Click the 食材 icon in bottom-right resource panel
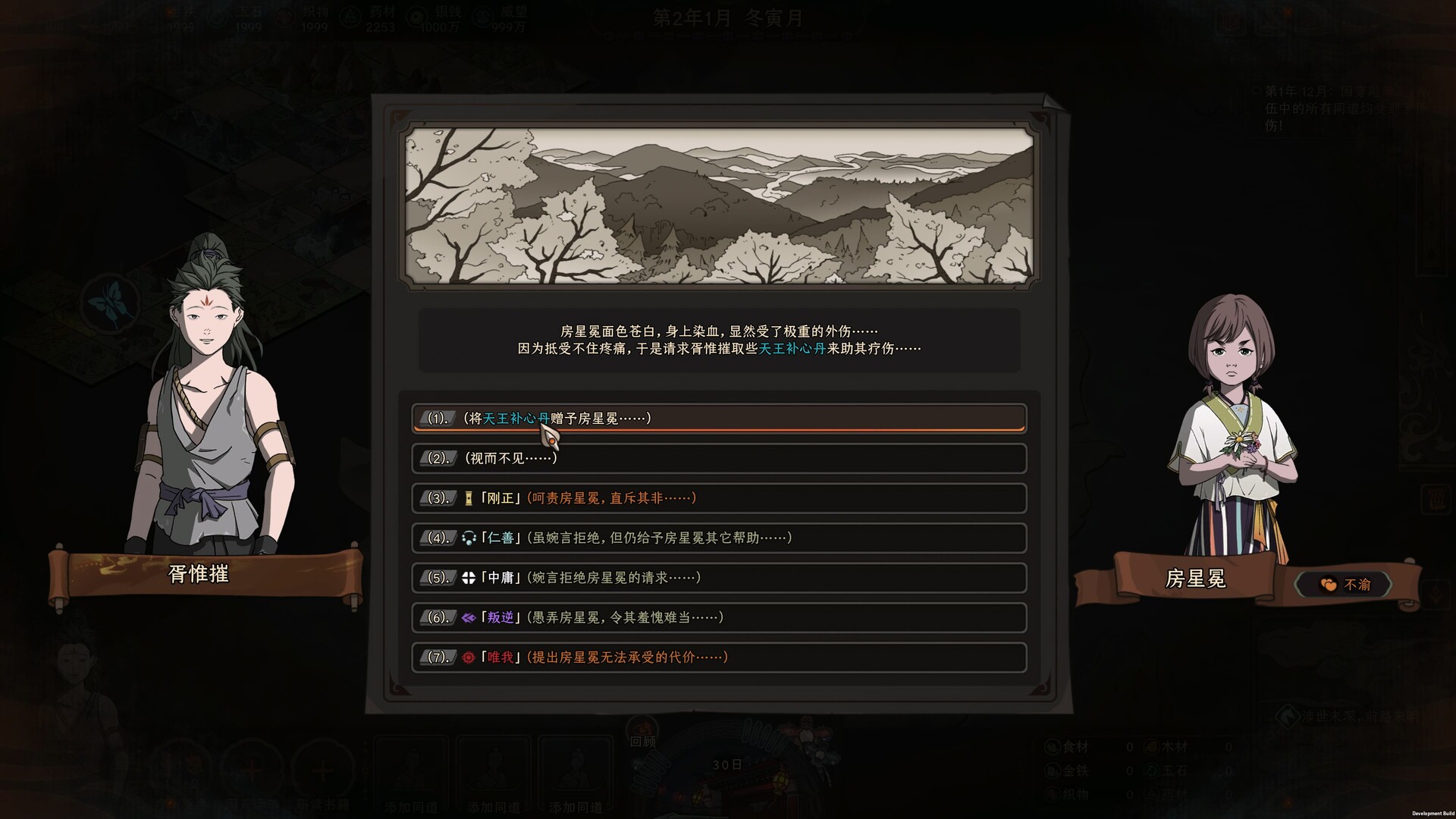The height and width of the screenshot is (819, 1456). click(1051, 746)
